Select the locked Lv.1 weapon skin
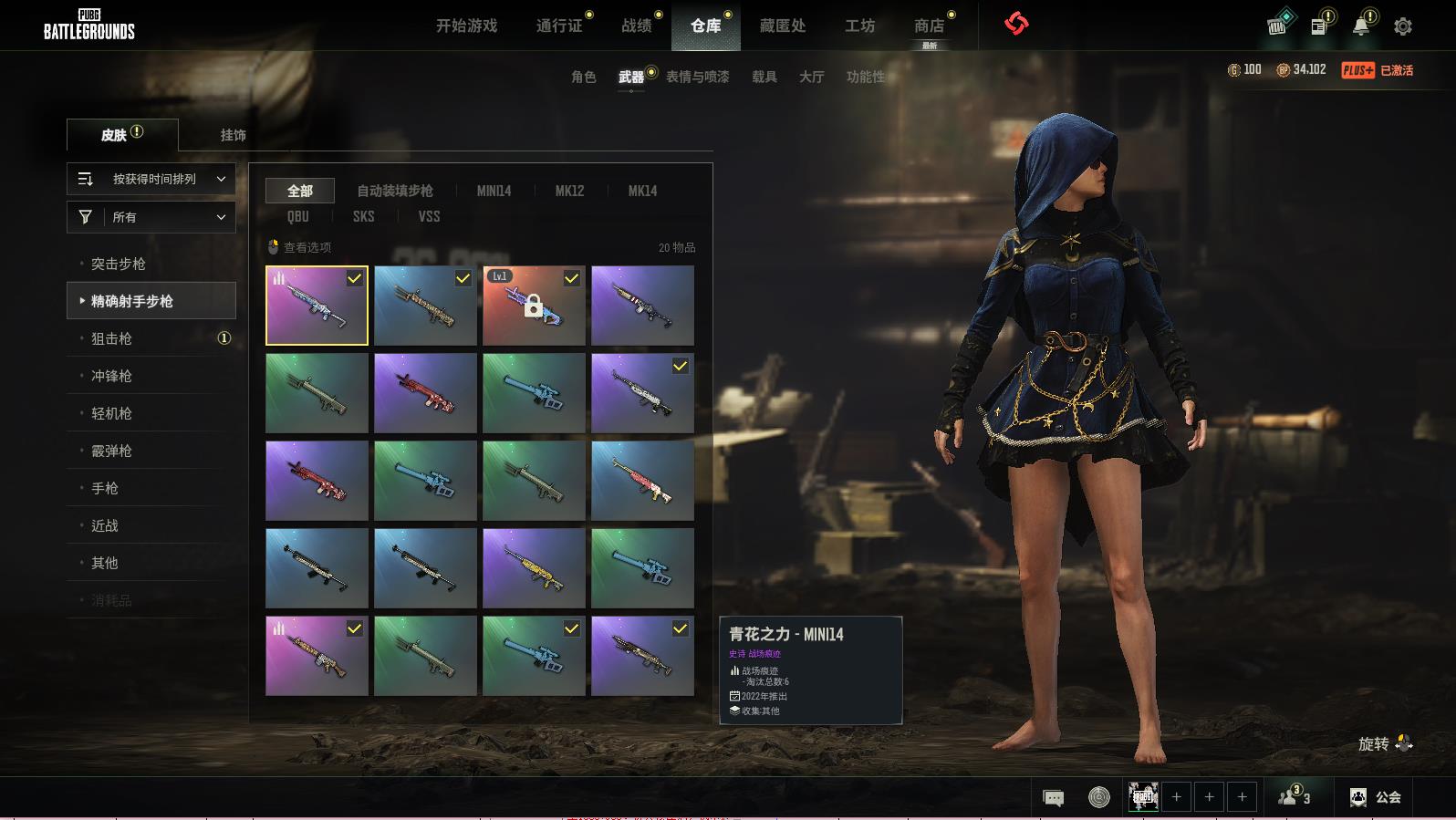The width and height of the screenshot is (1456, 820). (534, 306)
